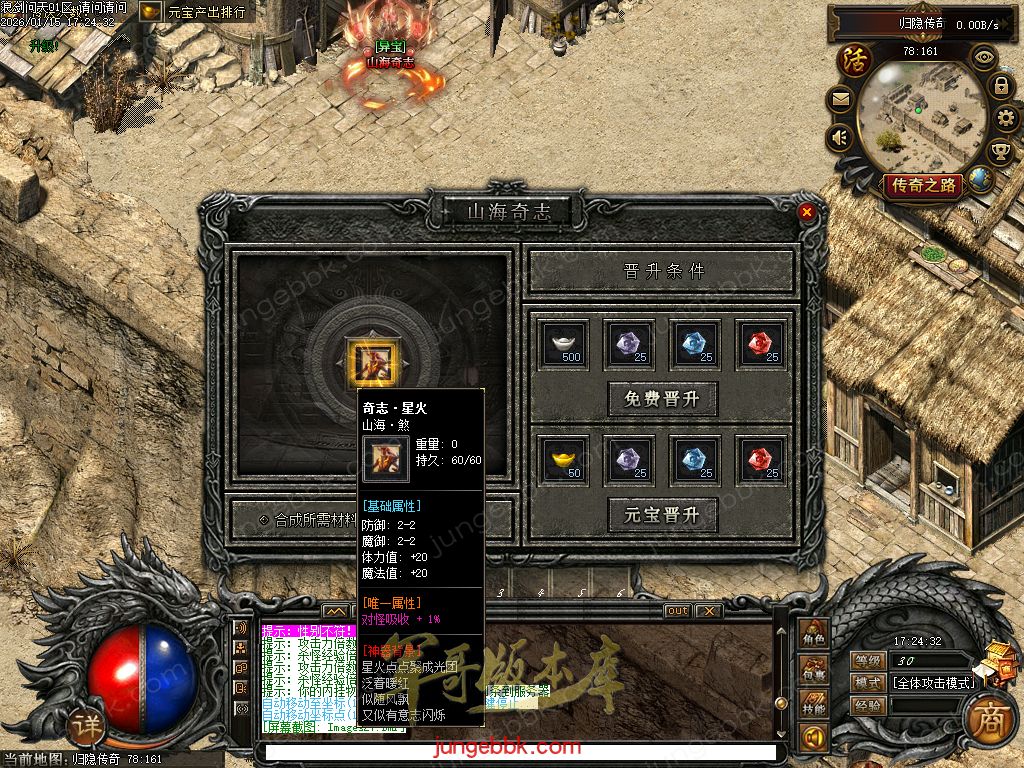Select the gold ingot material showing 50

(x=564, y=459)
